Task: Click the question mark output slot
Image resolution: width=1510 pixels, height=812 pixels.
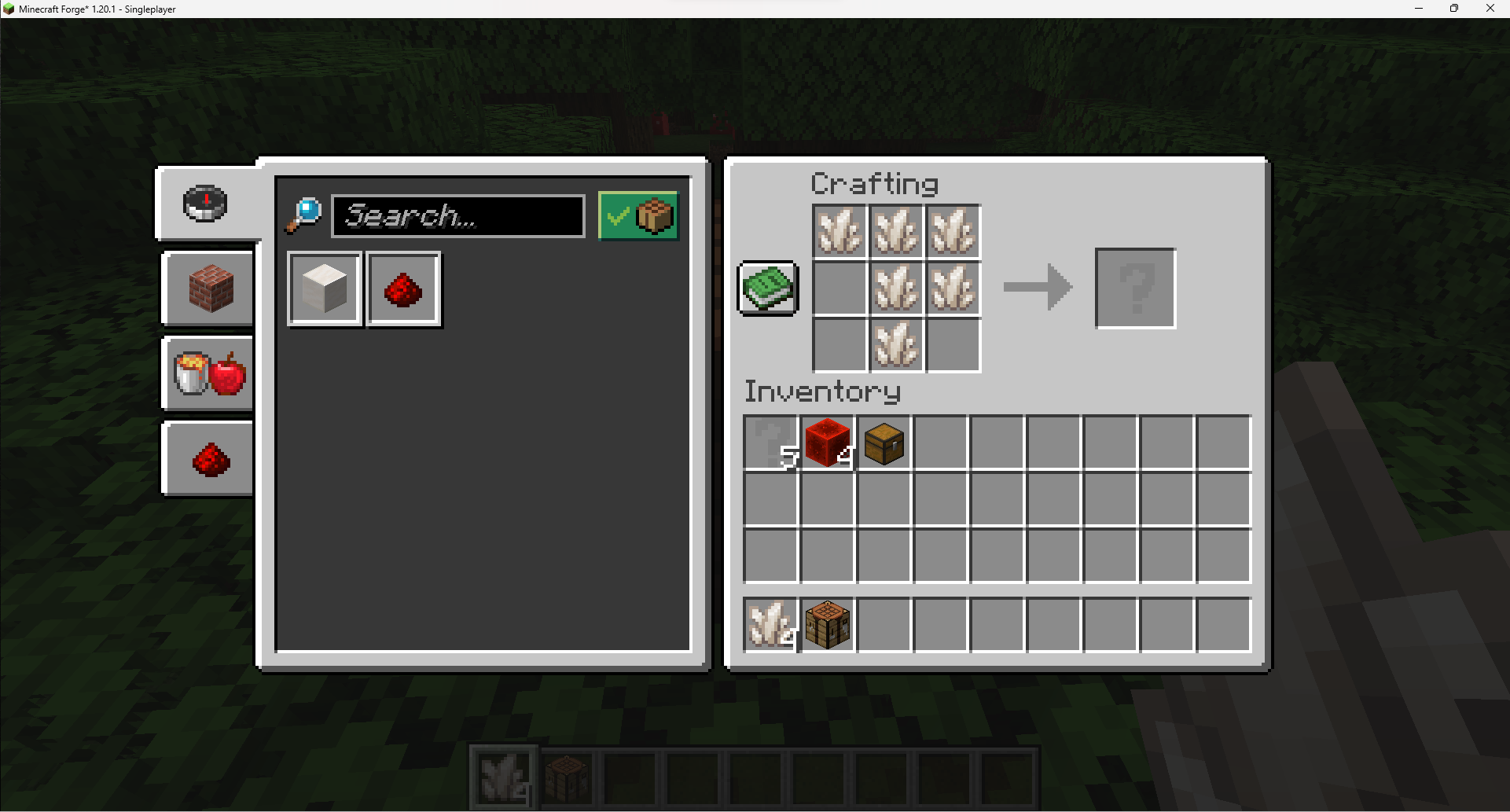Action: coord(1134,288)
